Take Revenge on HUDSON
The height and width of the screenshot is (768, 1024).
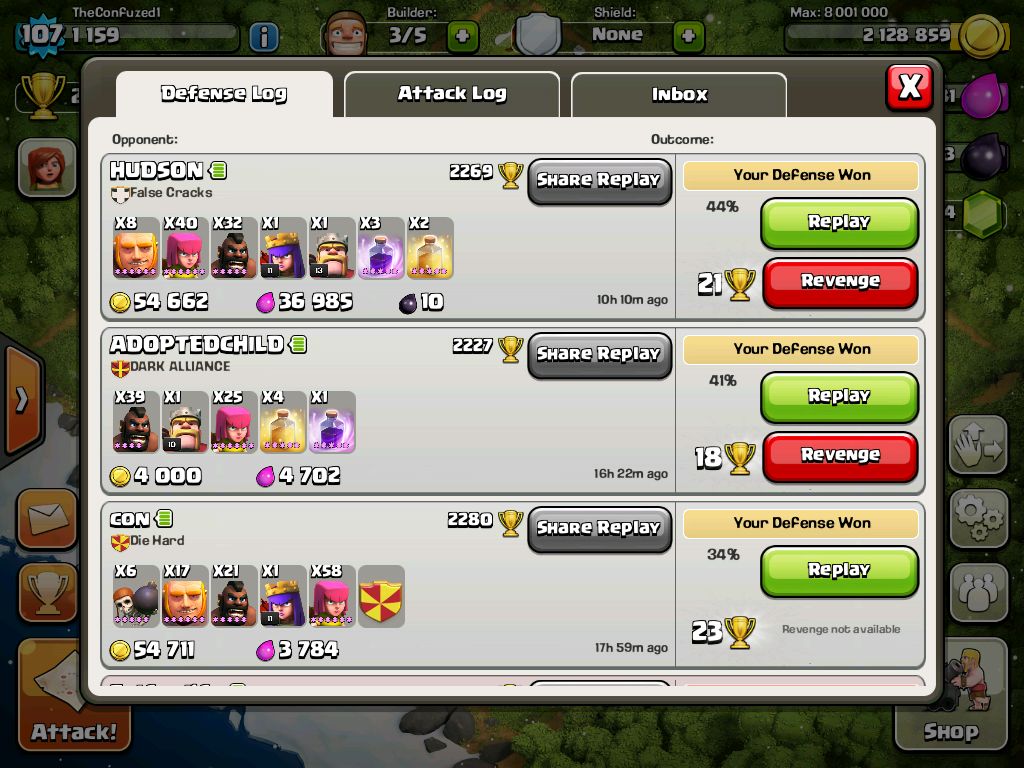coord(839,282)
